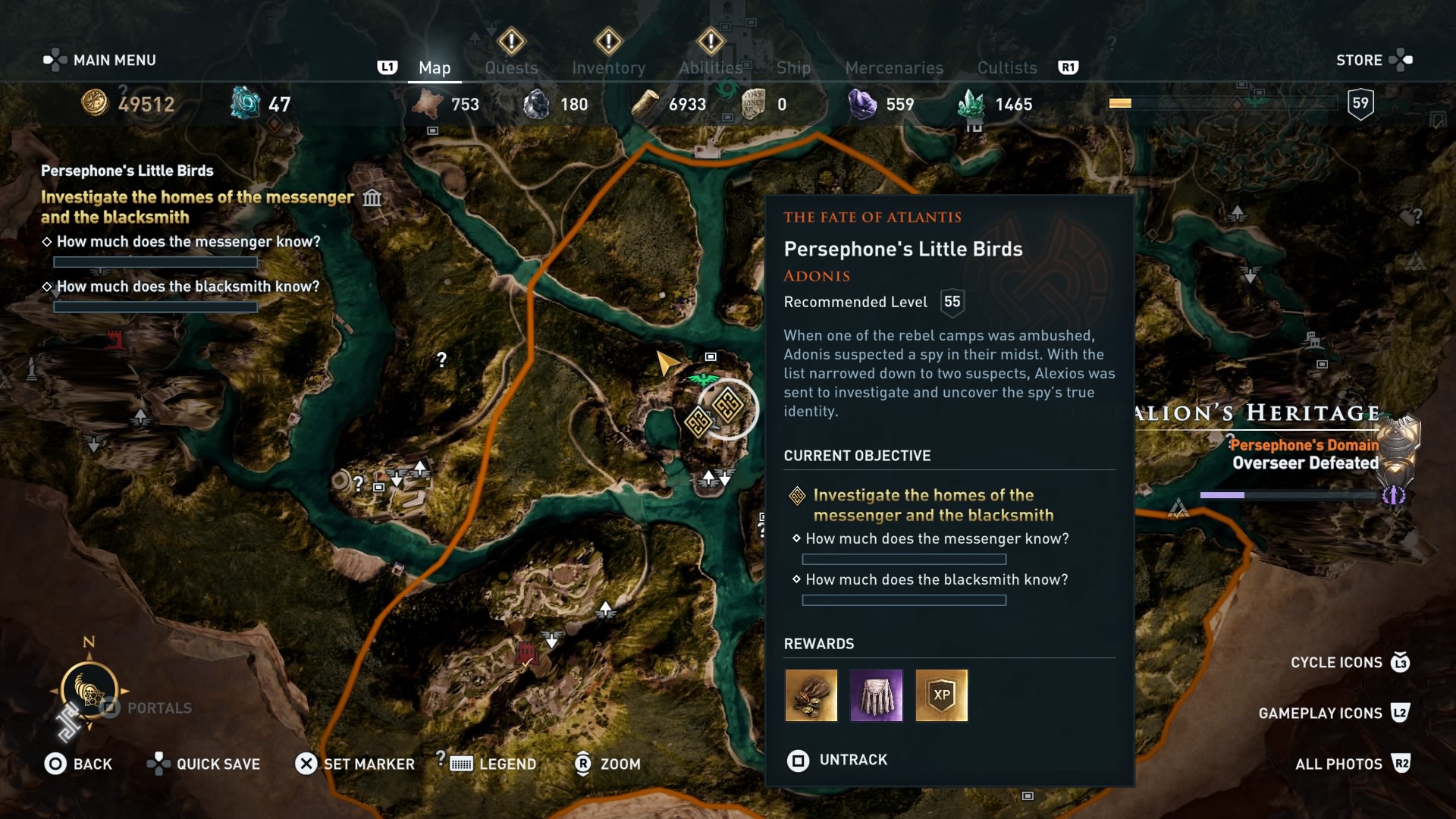The image size is (1456, 819).
Task: Click the drachmae currency icon
Action: click(x=95, y=104)
